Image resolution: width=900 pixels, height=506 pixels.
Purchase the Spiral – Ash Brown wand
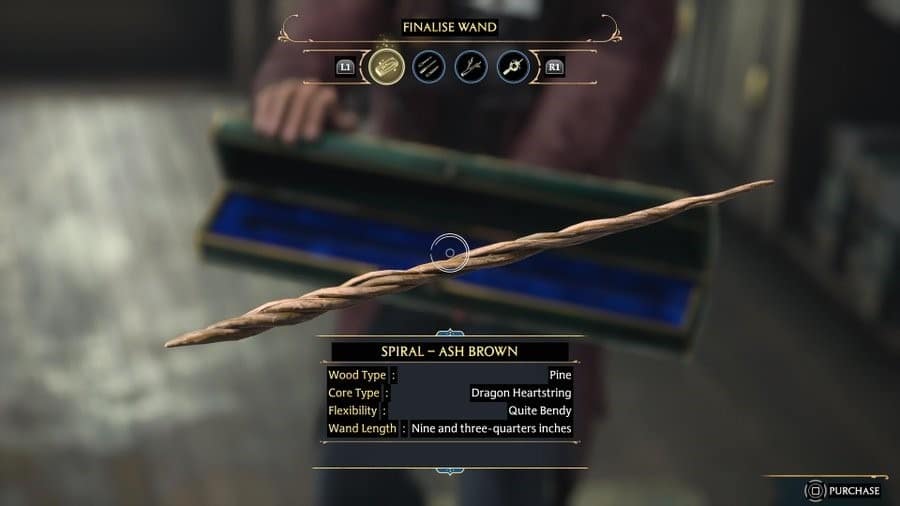point(845,490)
